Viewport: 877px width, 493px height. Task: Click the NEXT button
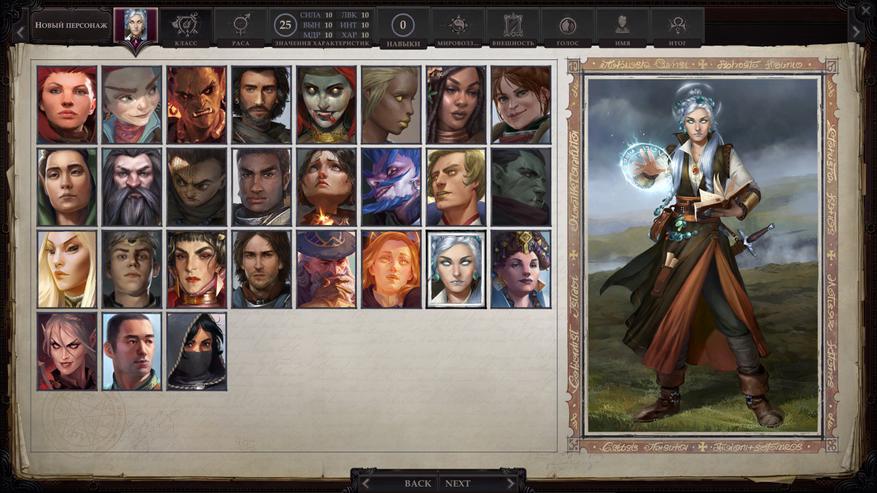[x=458, y=483]
